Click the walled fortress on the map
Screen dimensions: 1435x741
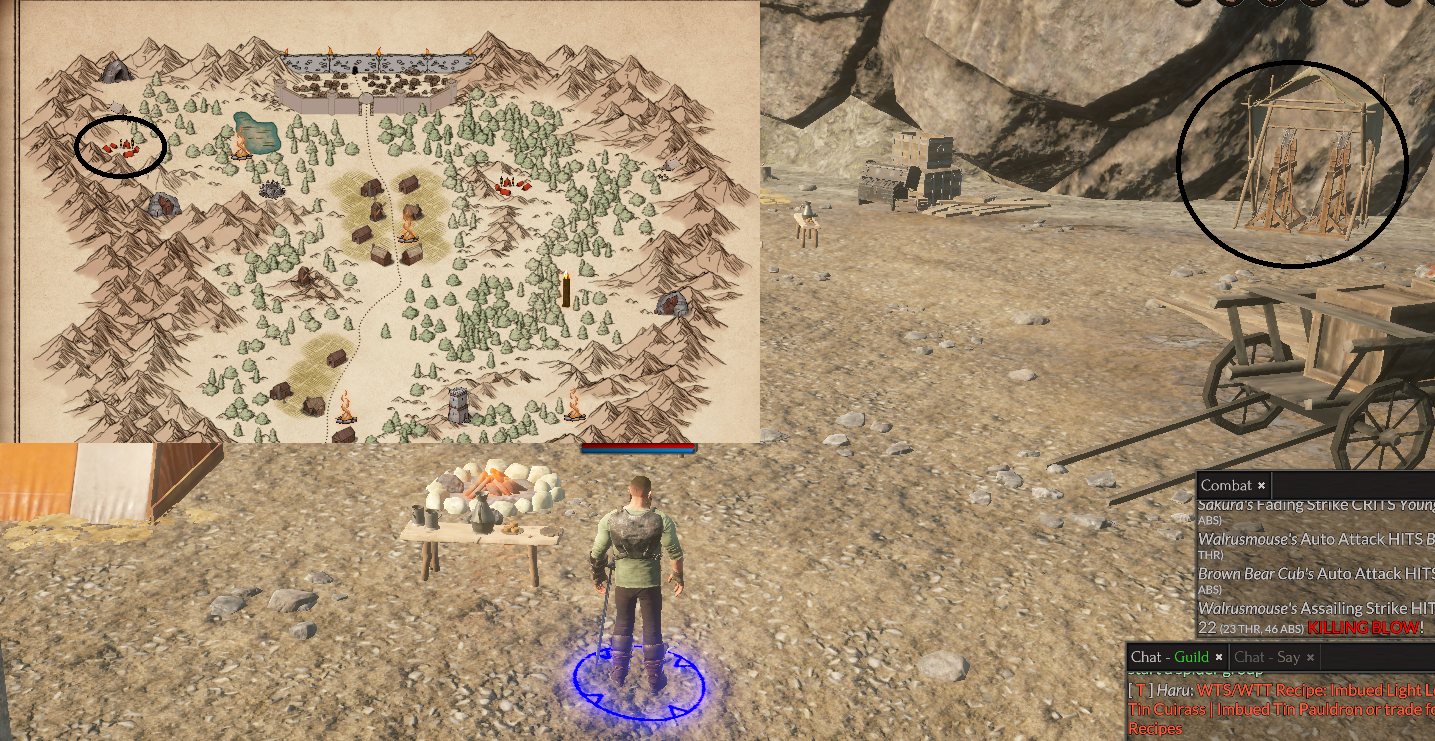point(366,79)
